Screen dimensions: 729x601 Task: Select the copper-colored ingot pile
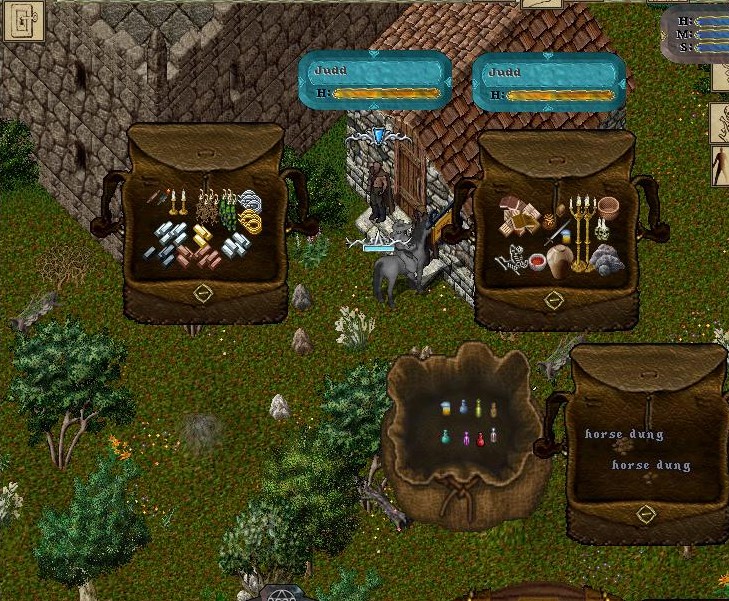[208, 256]
